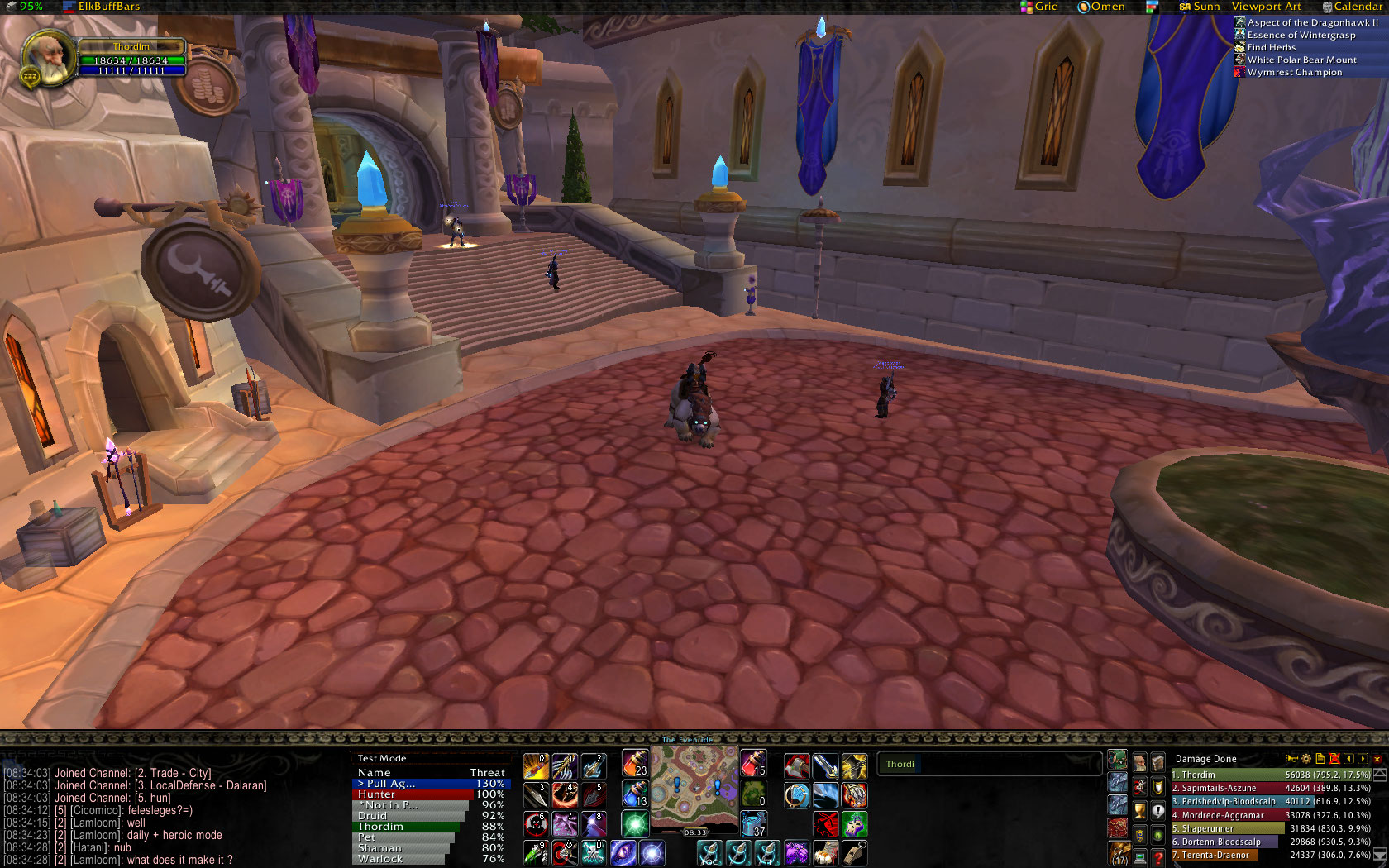1389x868 pixels.
Task: Toggle the Omen threat meter plugin
Action: point(1101,7)
